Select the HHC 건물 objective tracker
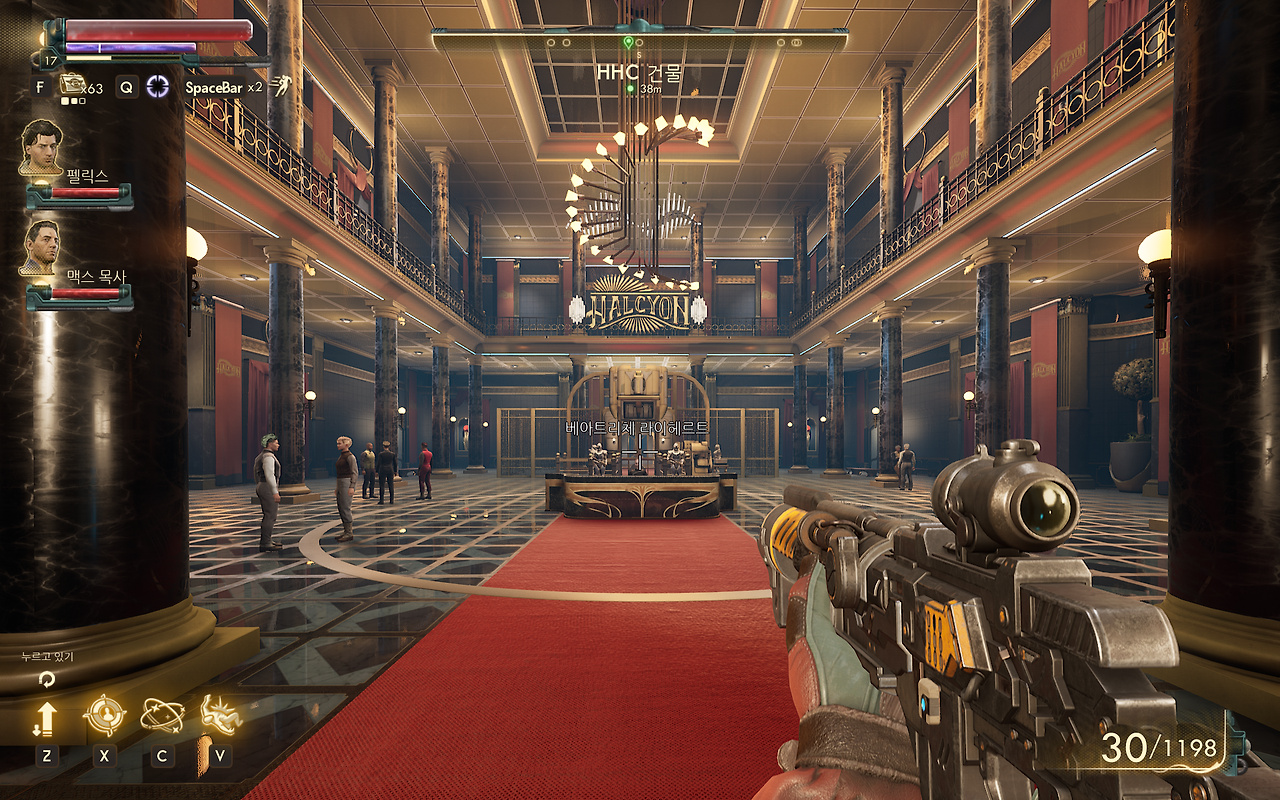This screenshot has width=1280, height=800. click(x=639, y=73)
